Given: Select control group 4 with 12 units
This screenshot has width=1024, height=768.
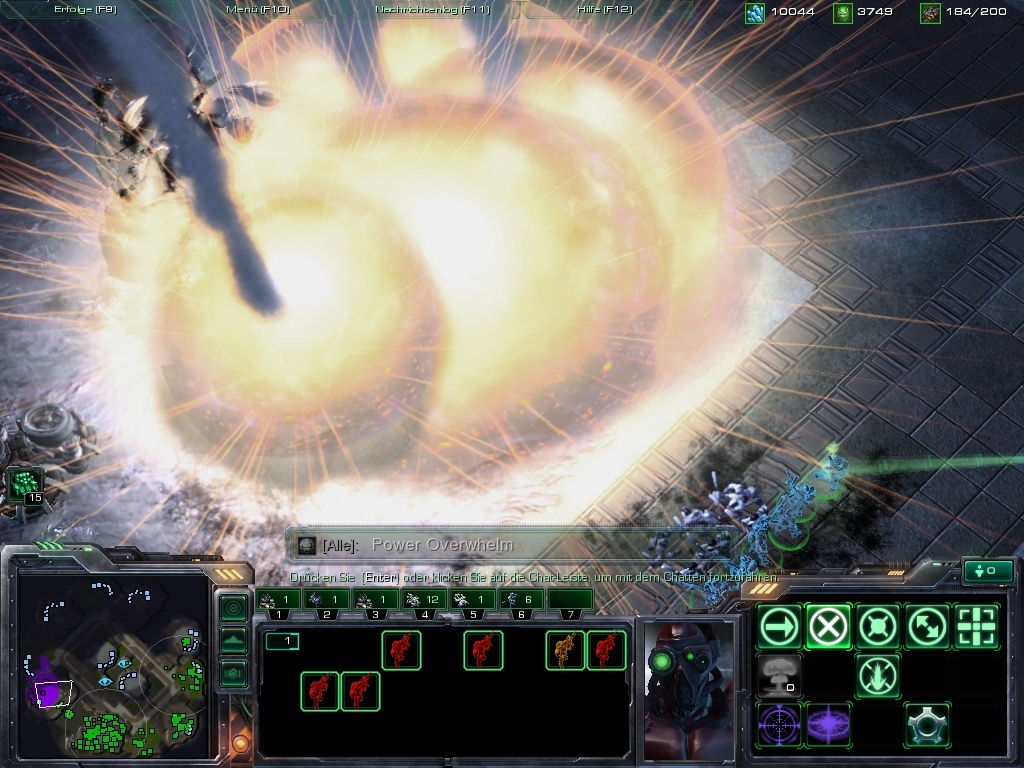Looking at the screenshot, I should point(424,599).
